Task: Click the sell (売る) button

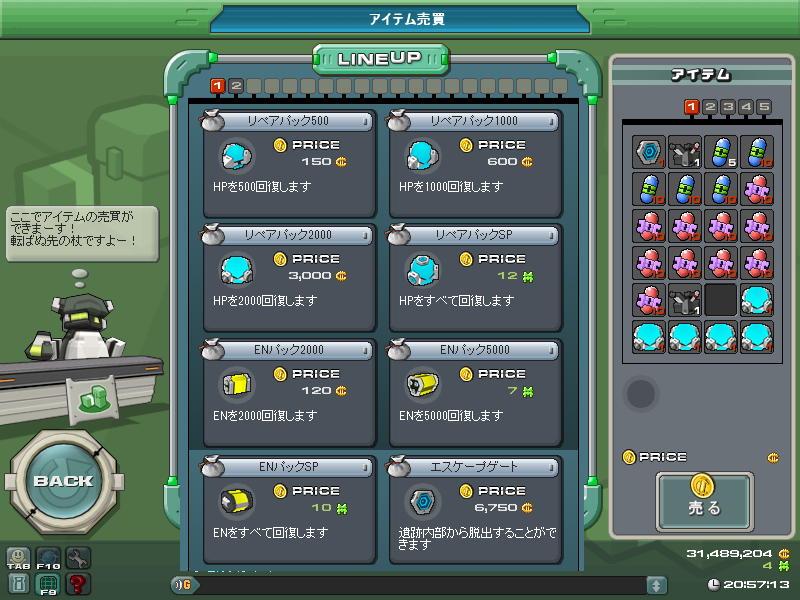Action: [x=705, y=500]
